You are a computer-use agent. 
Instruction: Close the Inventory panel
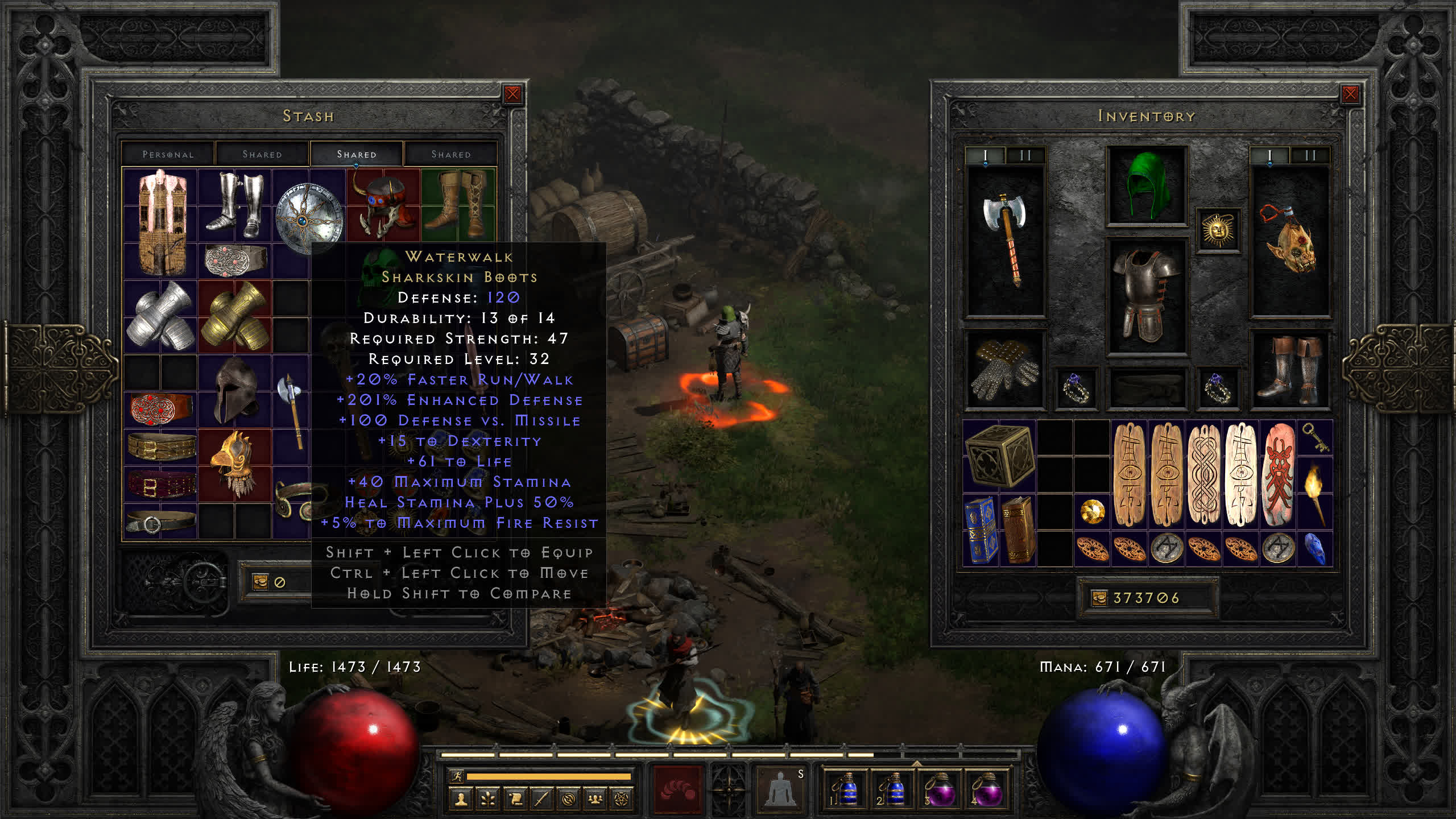(1350, 94)
